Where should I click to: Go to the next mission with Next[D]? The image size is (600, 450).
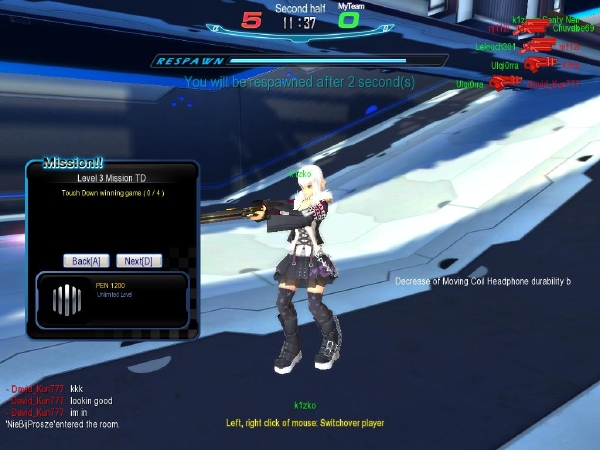click(139, 261)
